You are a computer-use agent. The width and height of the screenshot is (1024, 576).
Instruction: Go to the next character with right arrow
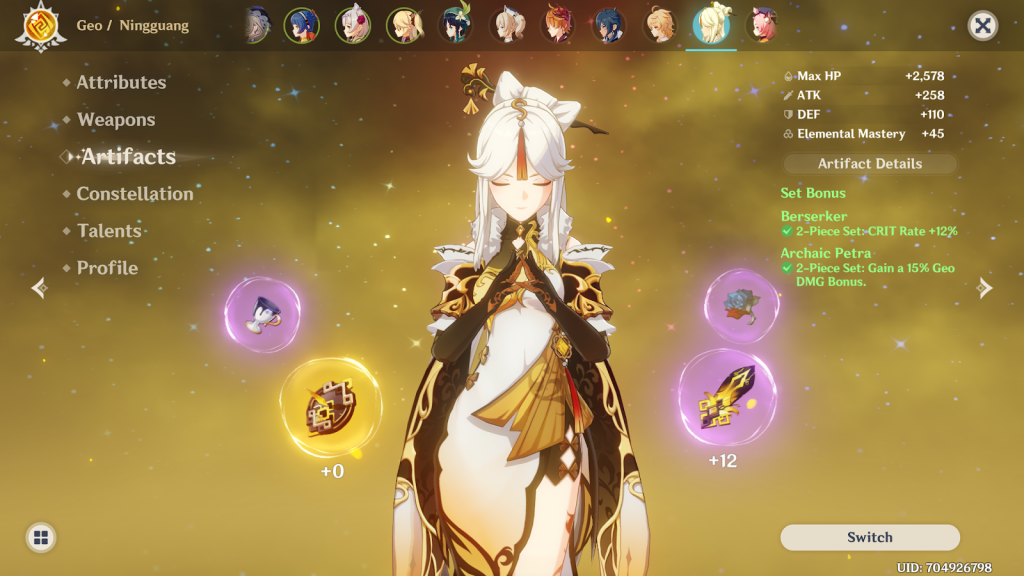click(x=985, y=288)
